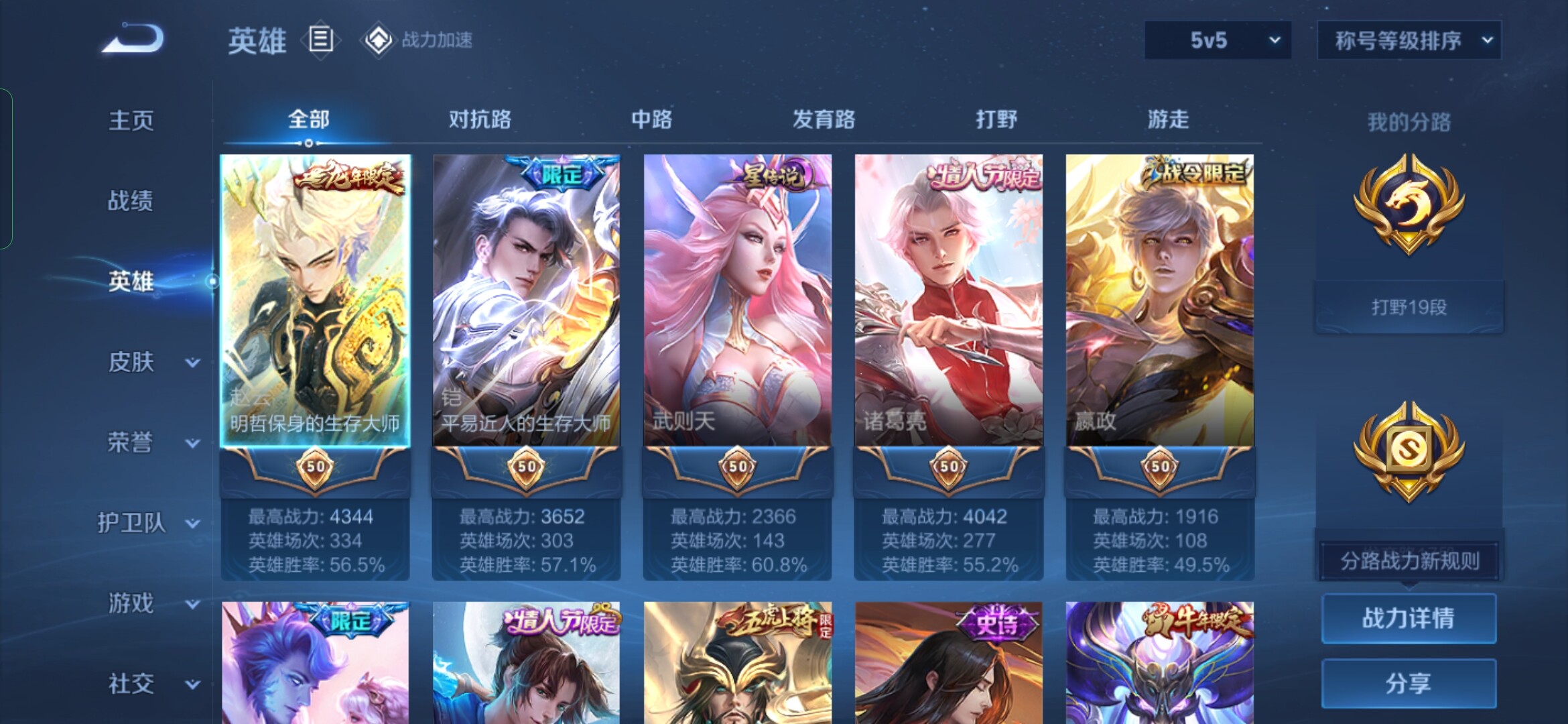This screenshot has height=724, width=1568.
Task: Open the 战力加速 icon
Action: 379,40
